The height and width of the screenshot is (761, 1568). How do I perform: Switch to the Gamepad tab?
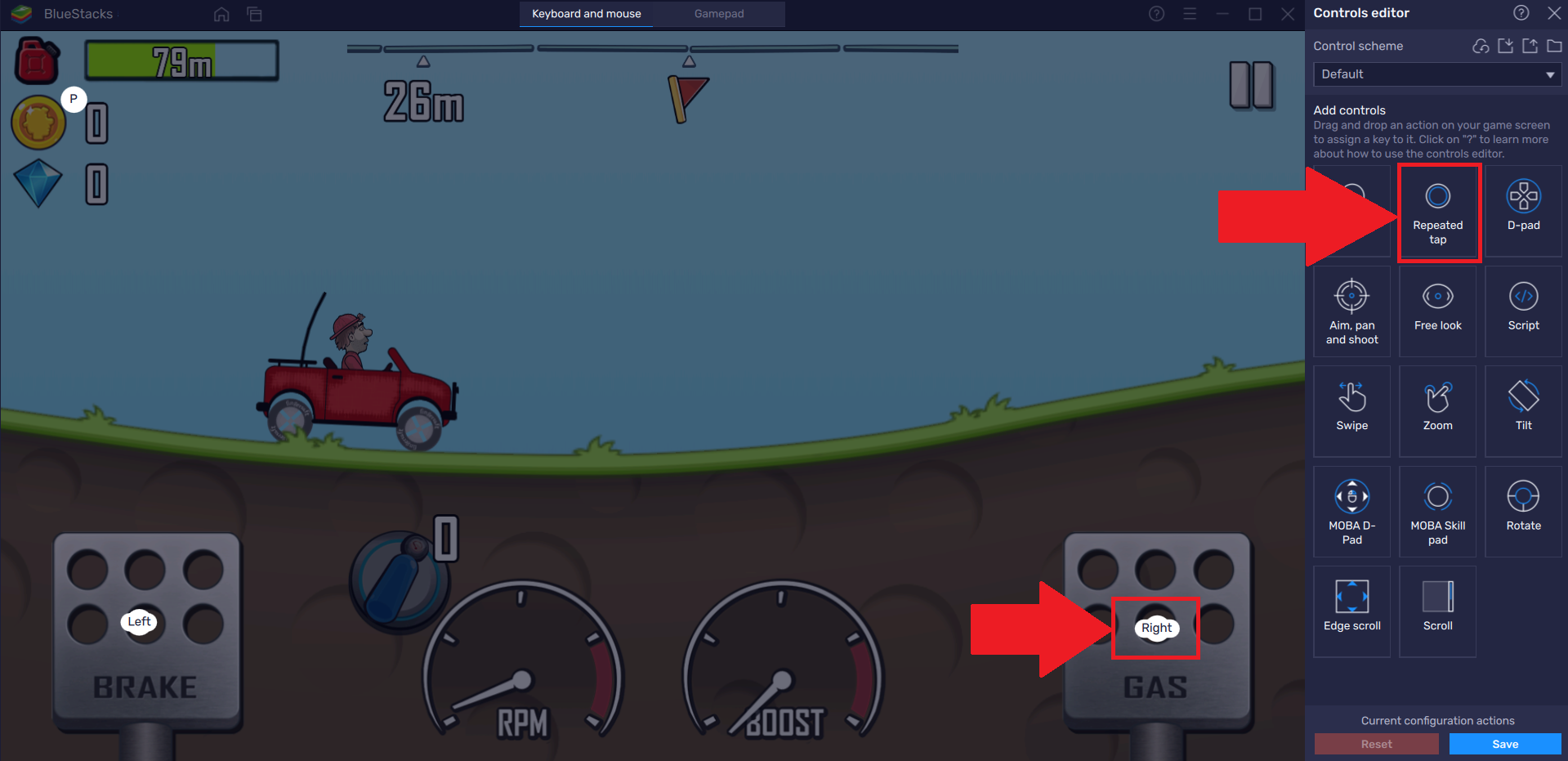(718, 14)
